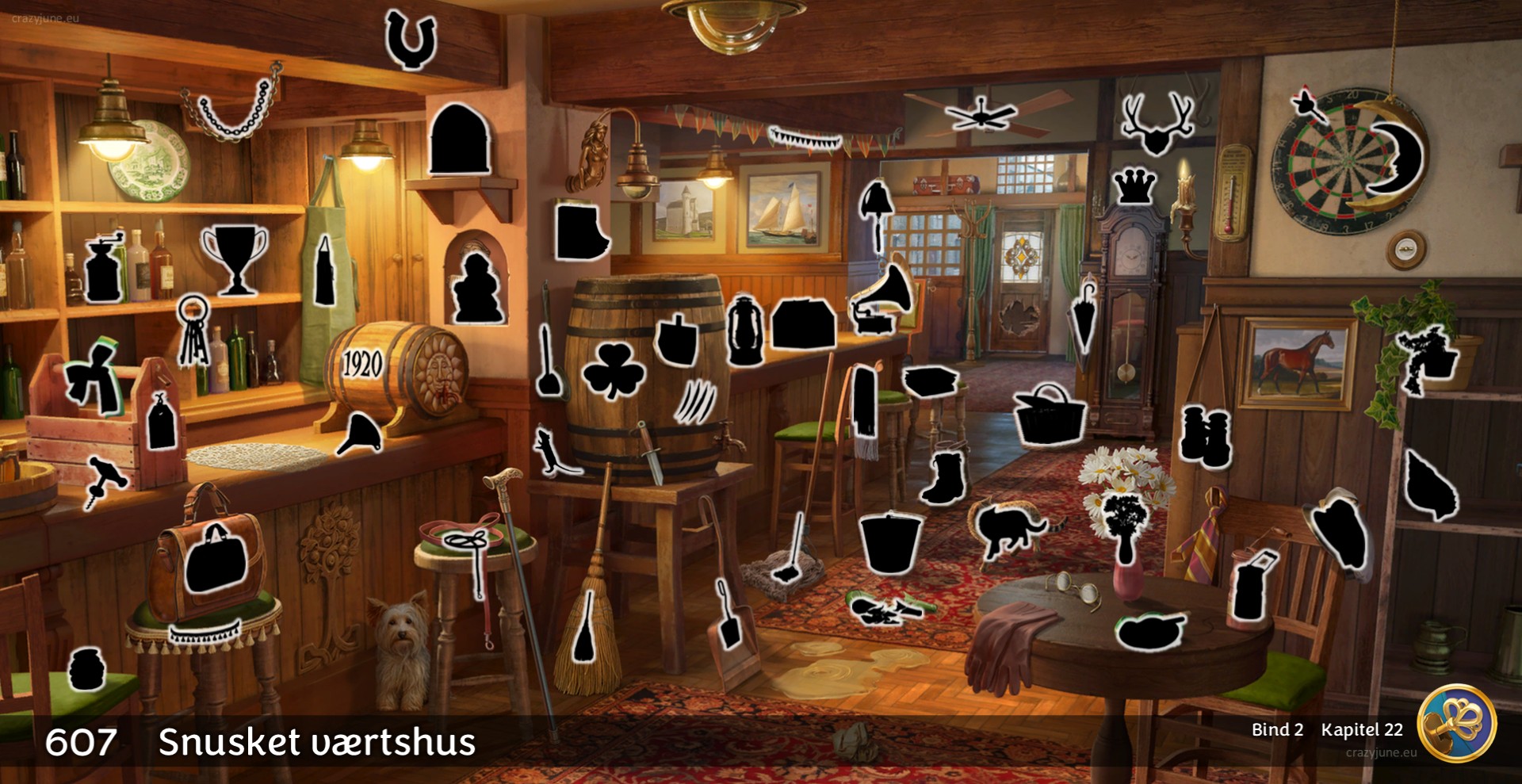Click the golden key badge icon
This screenshot has height=784, width=1522.
point(1455,723)
